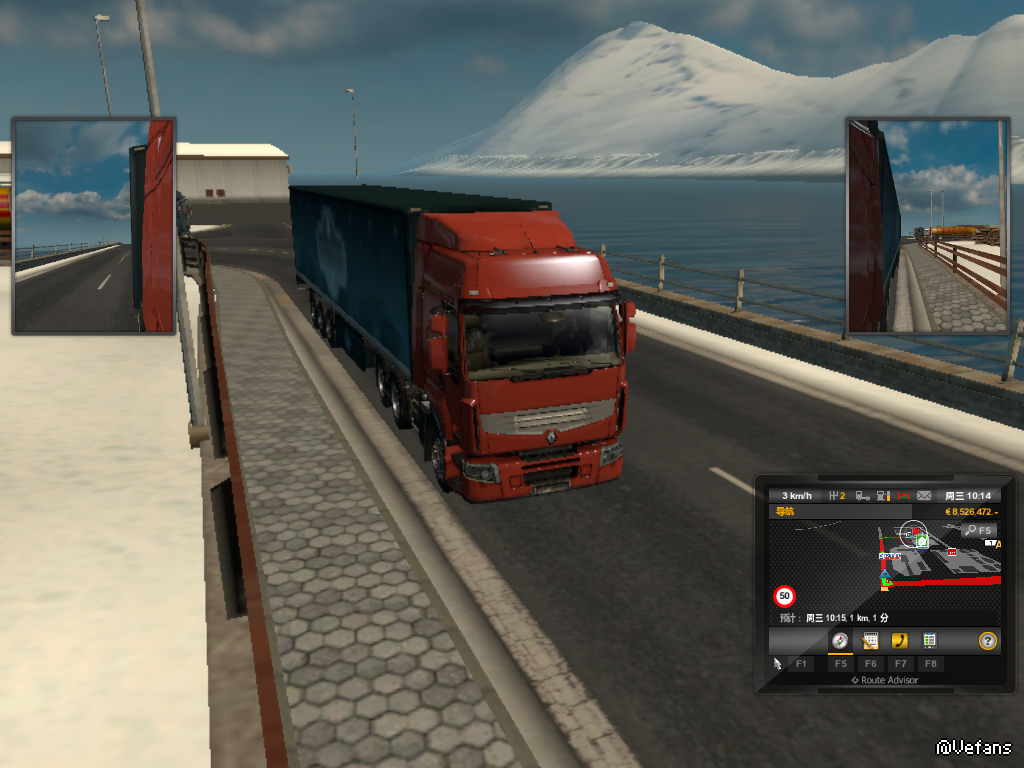Image resolution: width=1024 pixels, height=768 pixels.
Task: Show the truck info list tab
Action: (x=929, y=641)
